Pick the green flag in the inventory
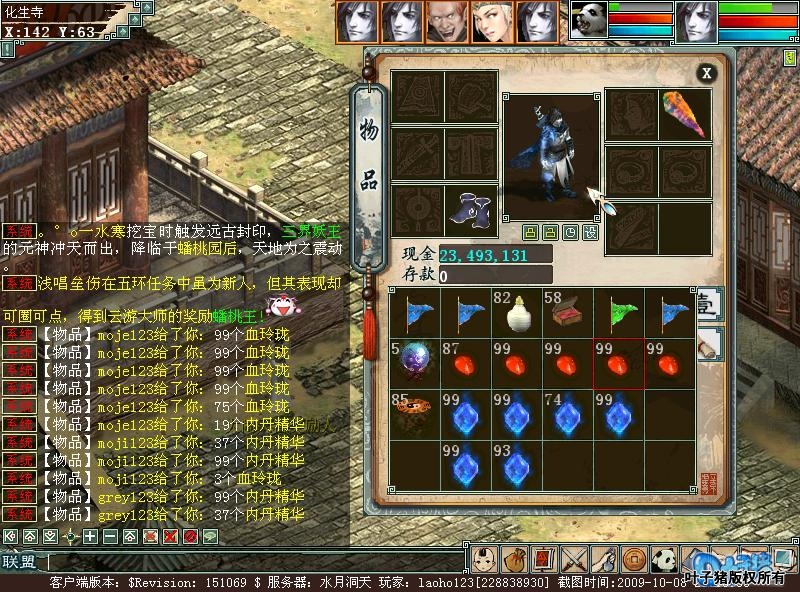This screenshot has width=800, height=592. click(x=618, y=312)
